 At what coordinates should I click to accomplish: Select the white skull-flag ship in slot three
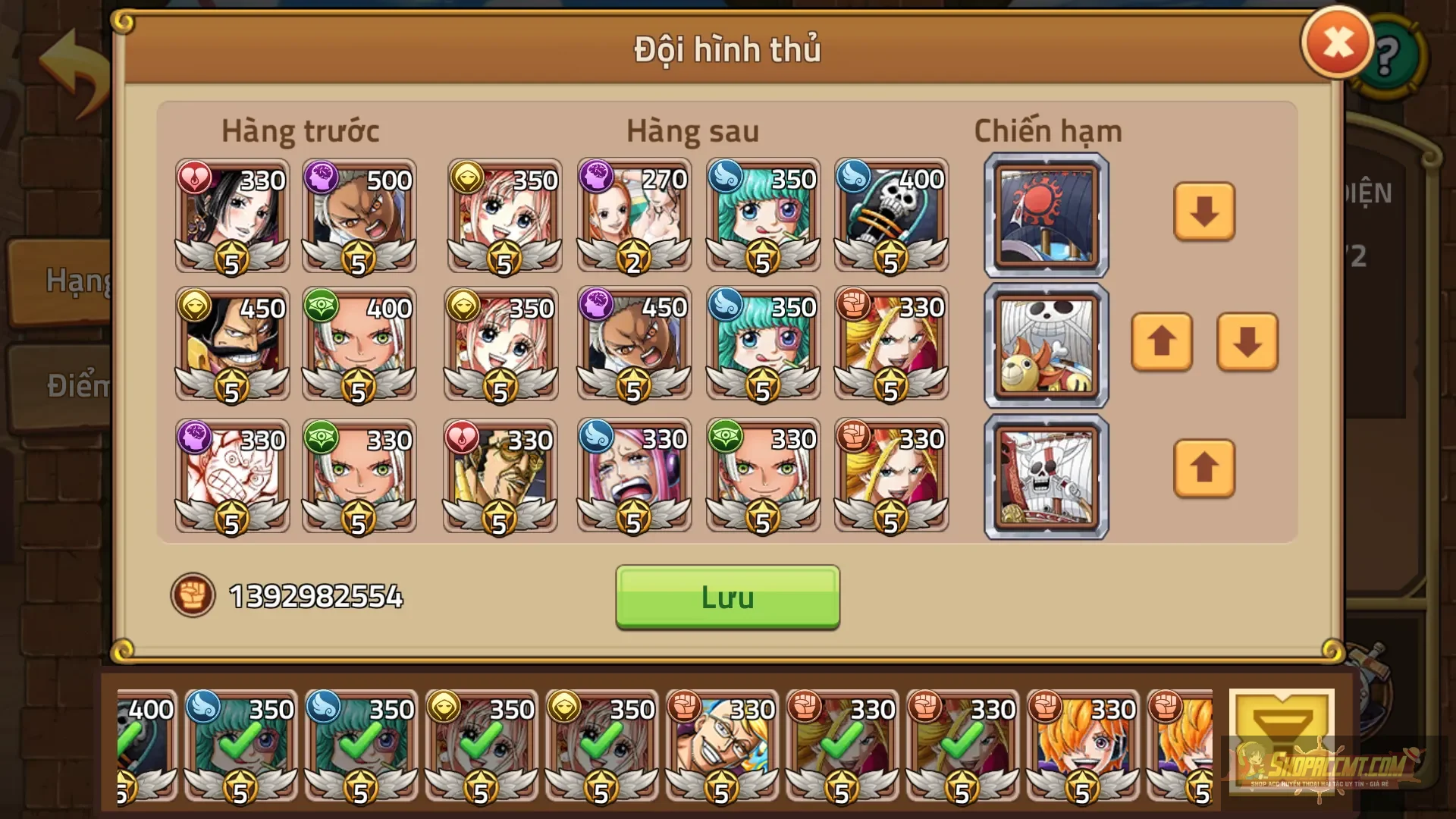click(1046, 476)
